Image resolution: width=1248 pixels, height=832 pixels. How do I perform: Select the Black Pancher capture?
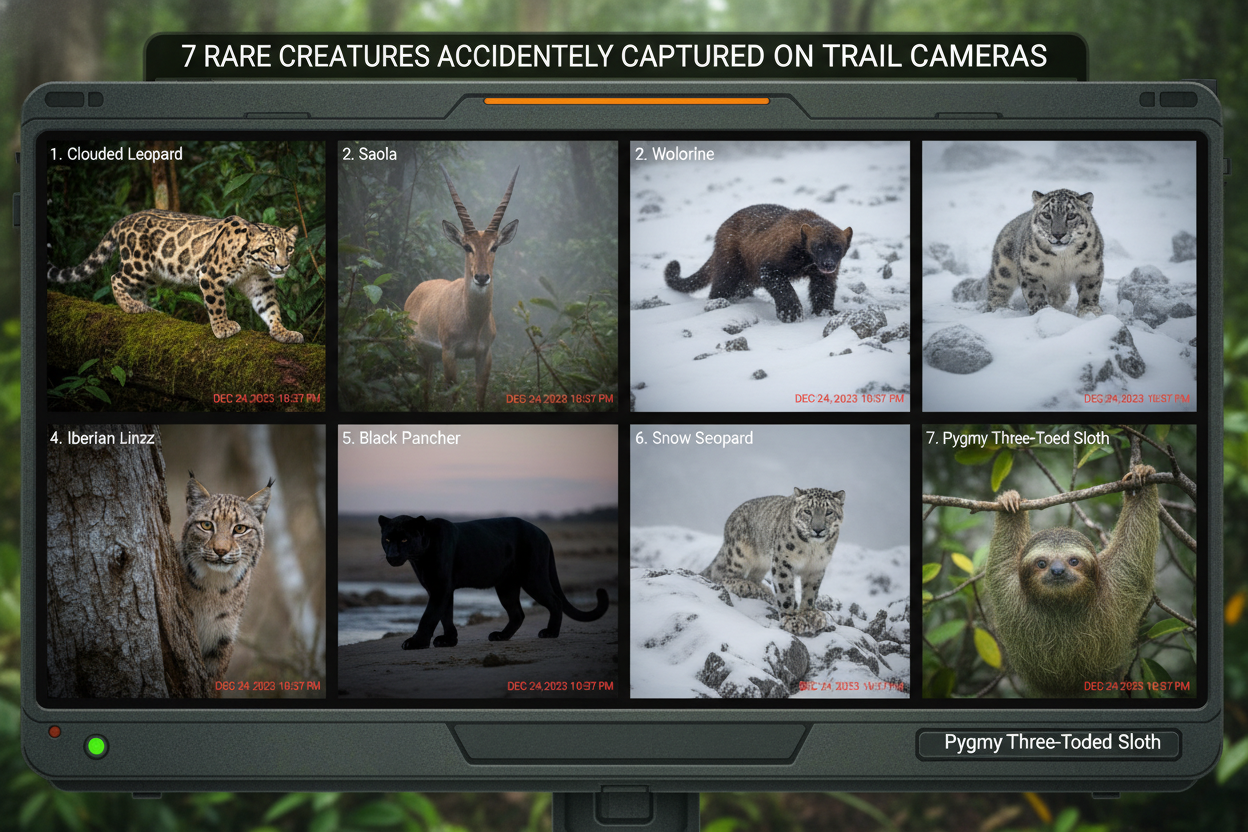click(x=478, y=561)
